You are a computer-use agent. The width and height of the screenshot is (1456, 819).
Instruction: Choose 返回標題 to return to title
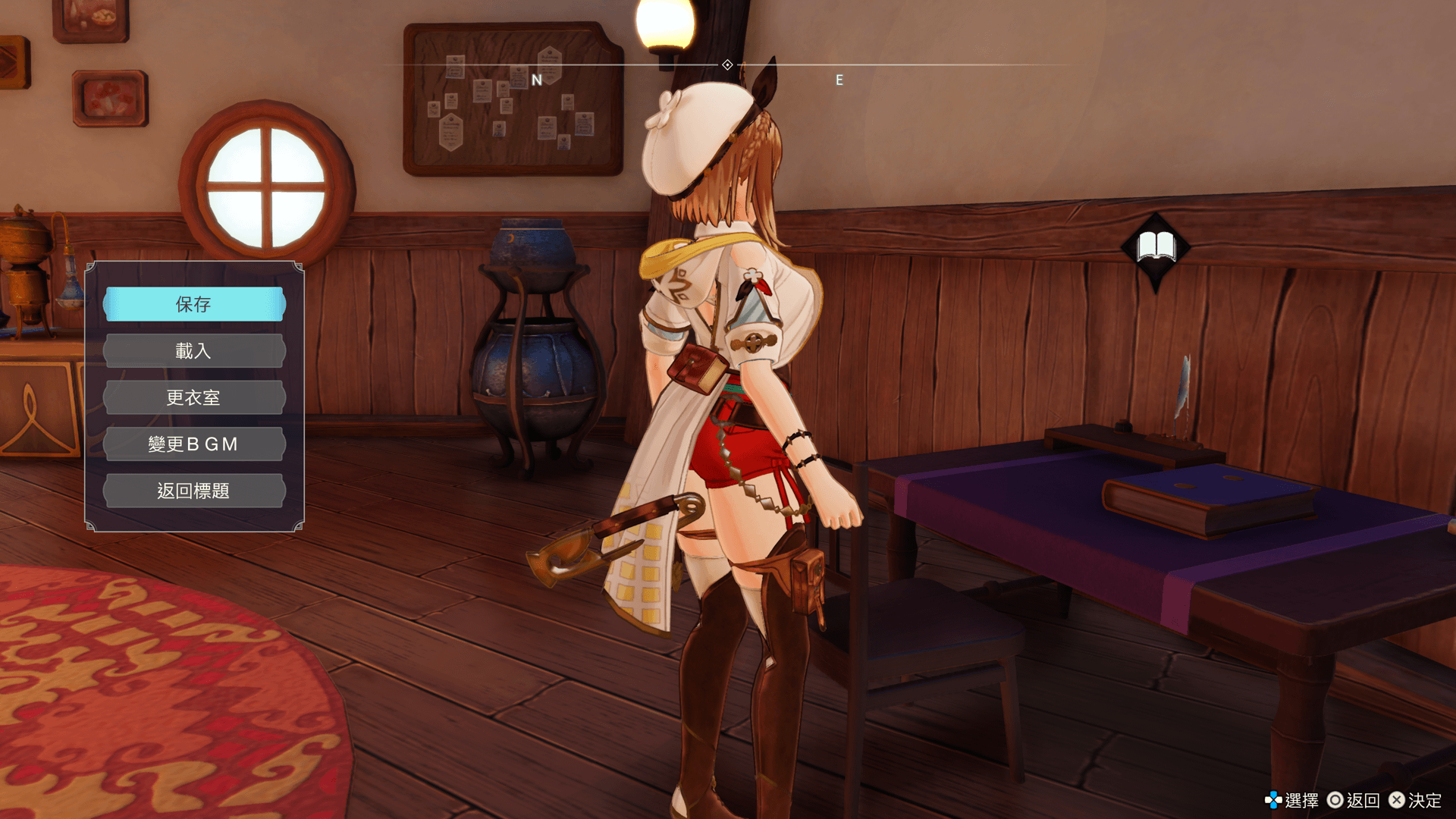(194, 491)
